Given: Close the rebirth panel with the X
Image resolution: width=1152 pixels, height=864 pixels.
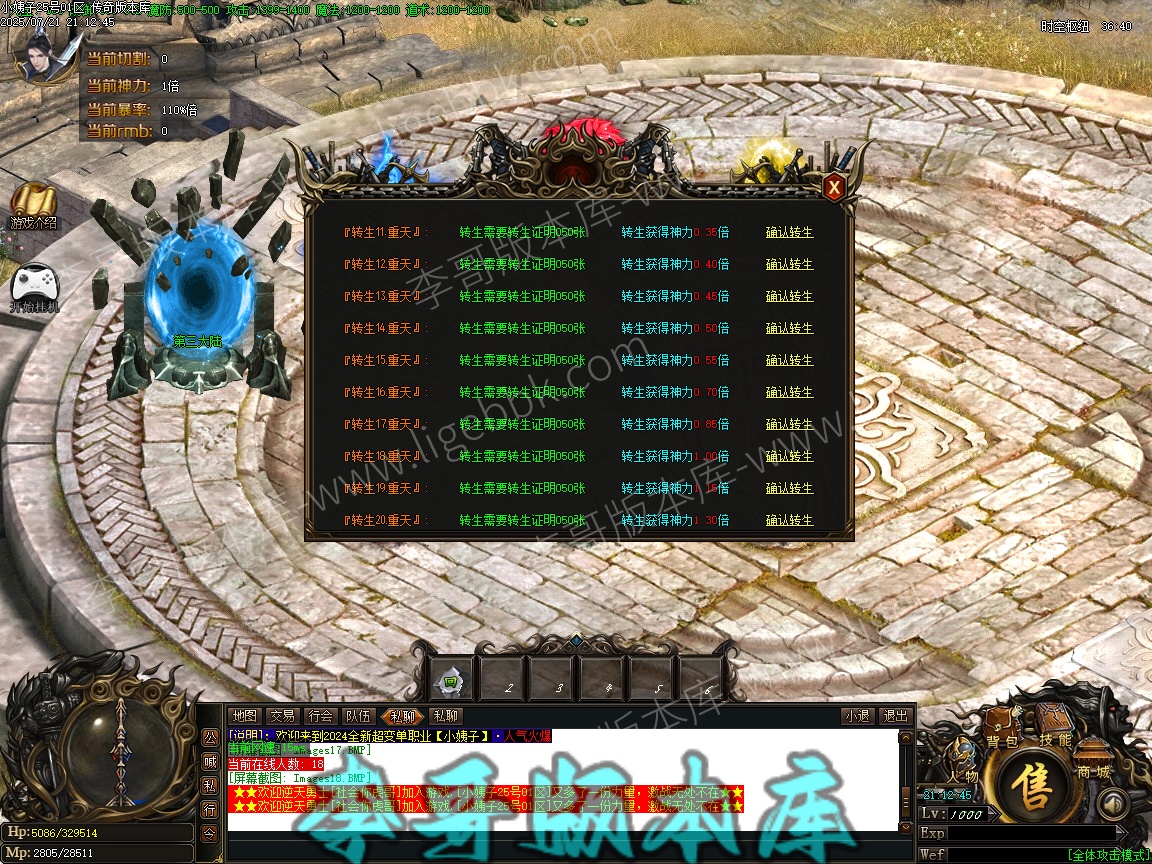Looking at the screenshot, I should [833, 187].
